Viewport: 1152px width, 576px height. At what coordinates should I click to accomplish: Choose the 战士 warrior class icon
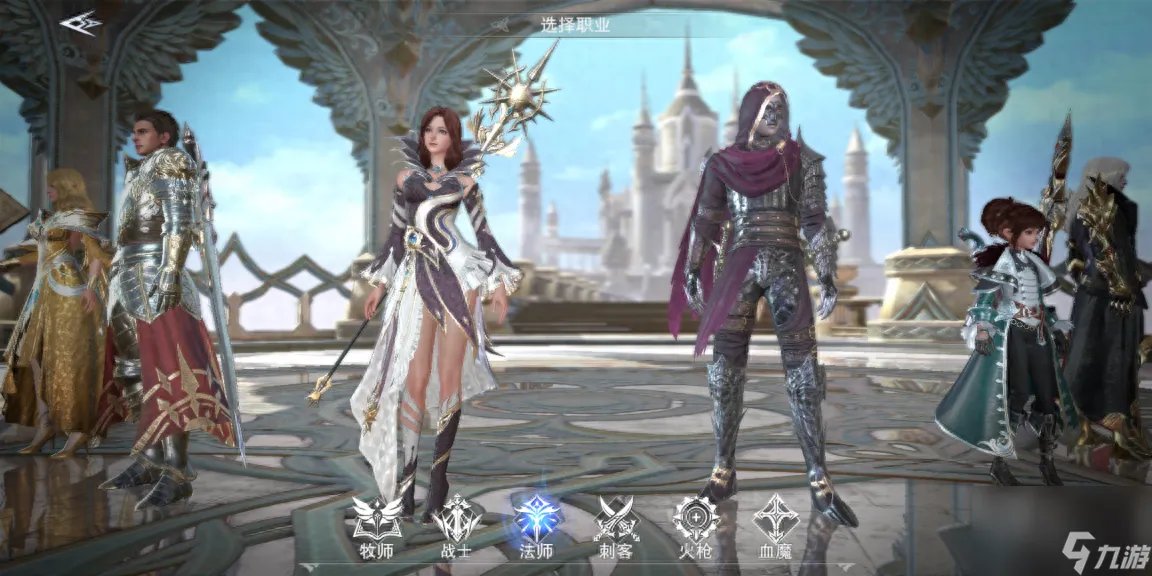click(457, 520)
